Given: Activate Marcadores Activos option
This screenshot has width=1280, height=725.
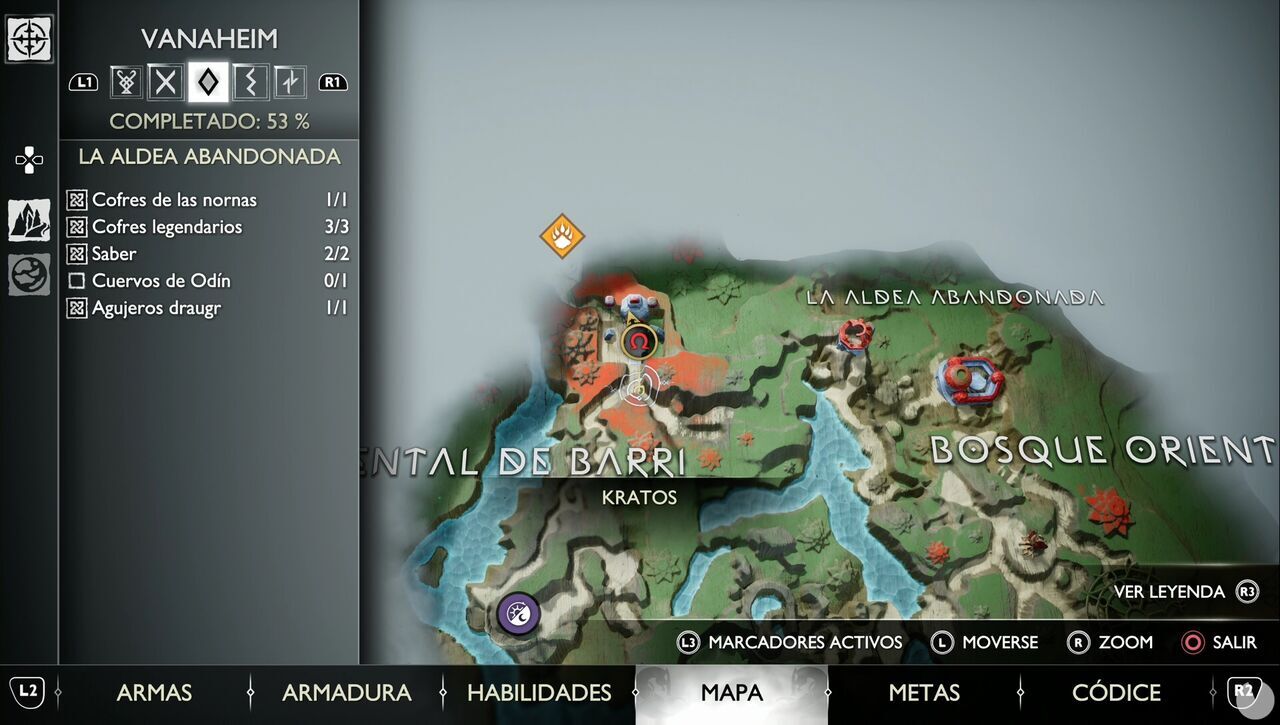Looking at the screenshot, I should click(793, 643).
